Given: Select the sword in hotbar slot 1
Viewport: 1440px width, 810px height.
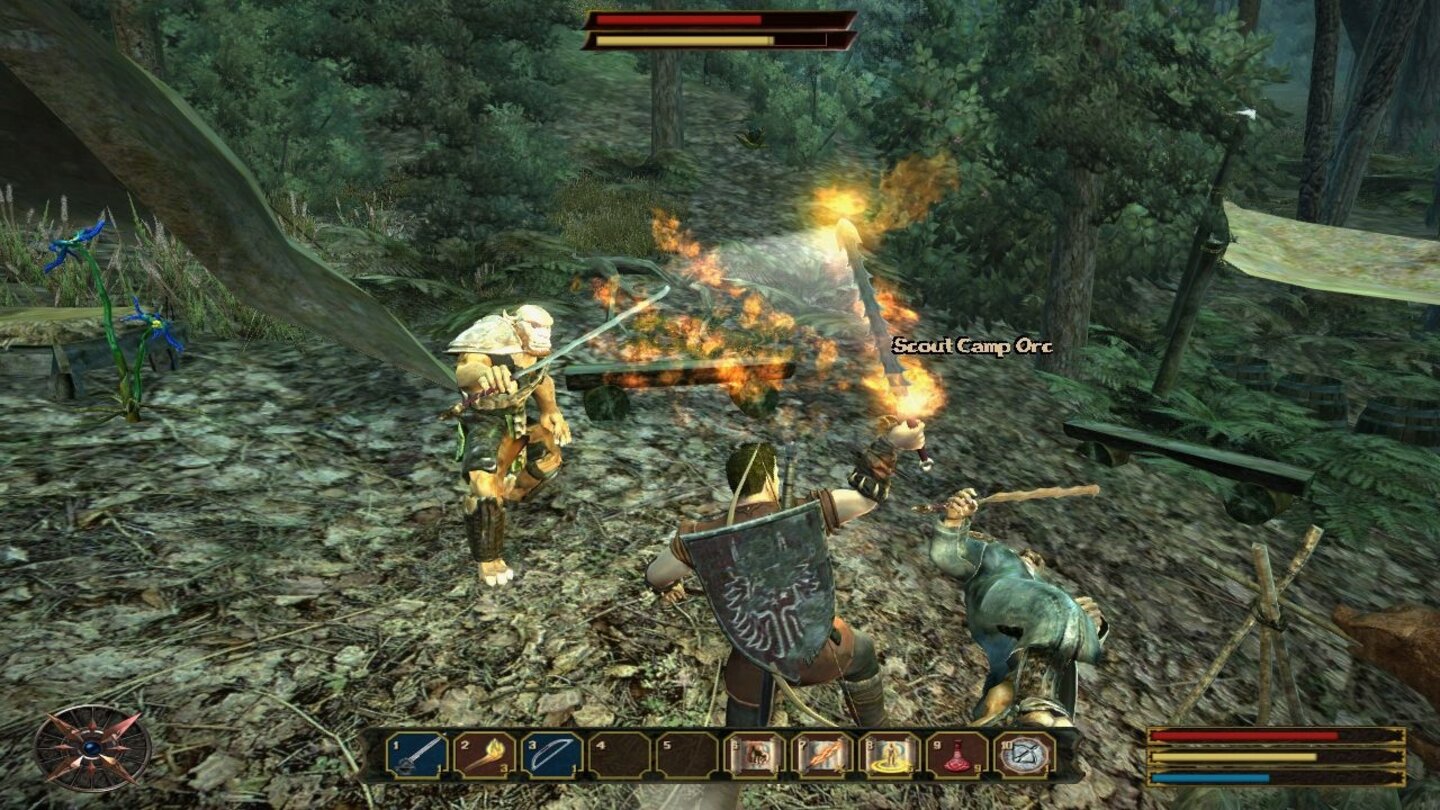Looking at the screenshot, I should (x=416, y=755).
